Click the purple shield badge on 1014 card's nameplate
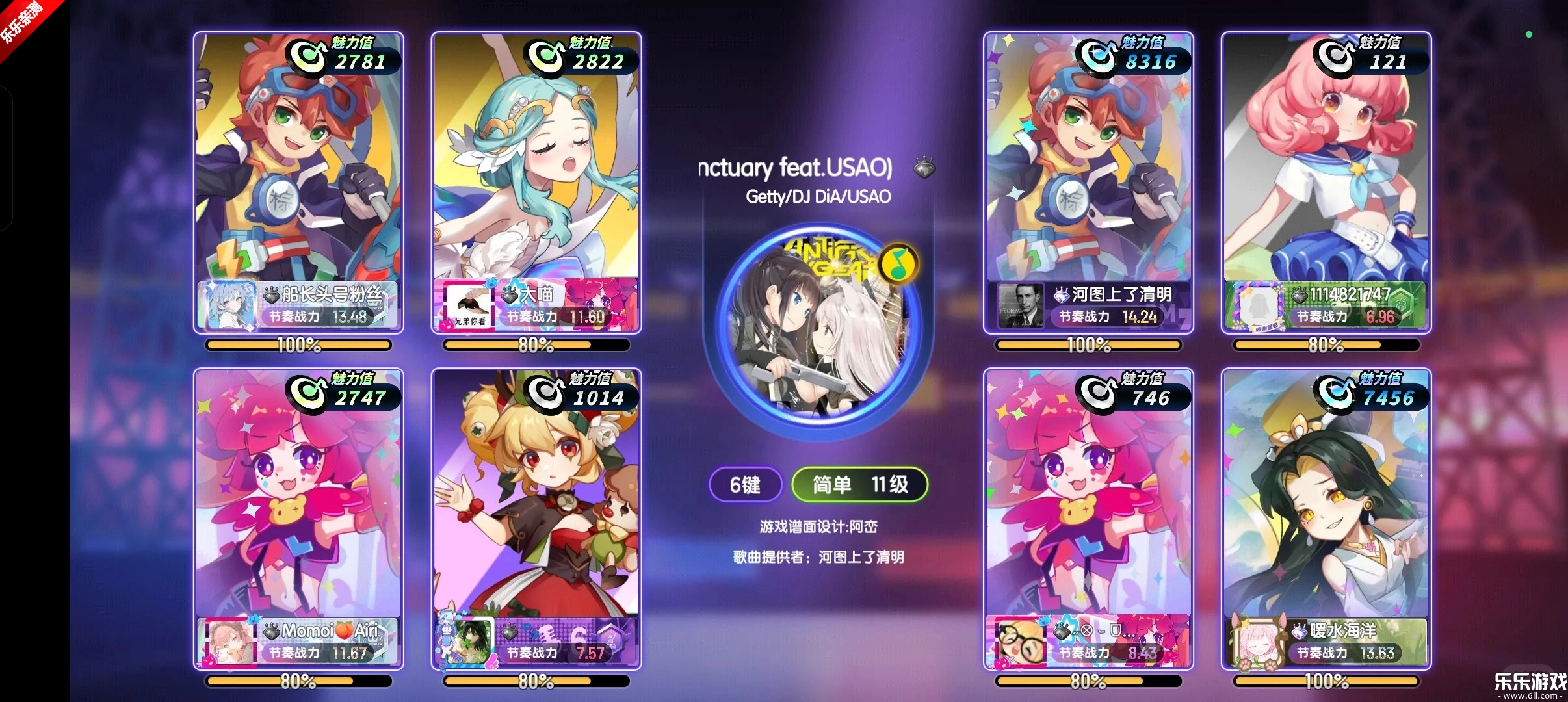Image resolution: width=1568 pixels, height=702 pixels. [x=612, y=642]
